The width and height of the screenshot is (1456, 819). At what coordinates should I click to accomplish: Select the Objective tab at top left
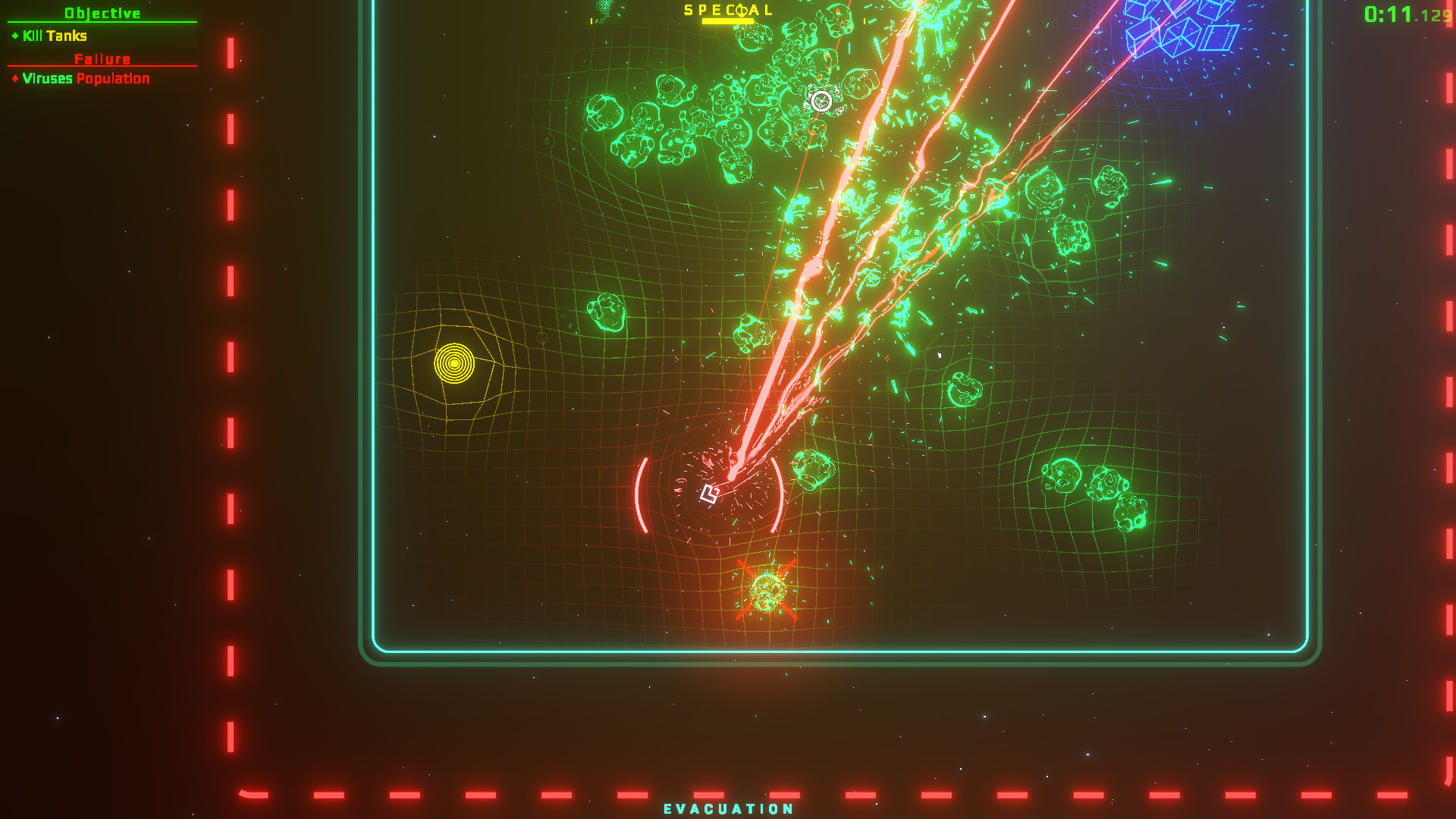pos(102,12)
